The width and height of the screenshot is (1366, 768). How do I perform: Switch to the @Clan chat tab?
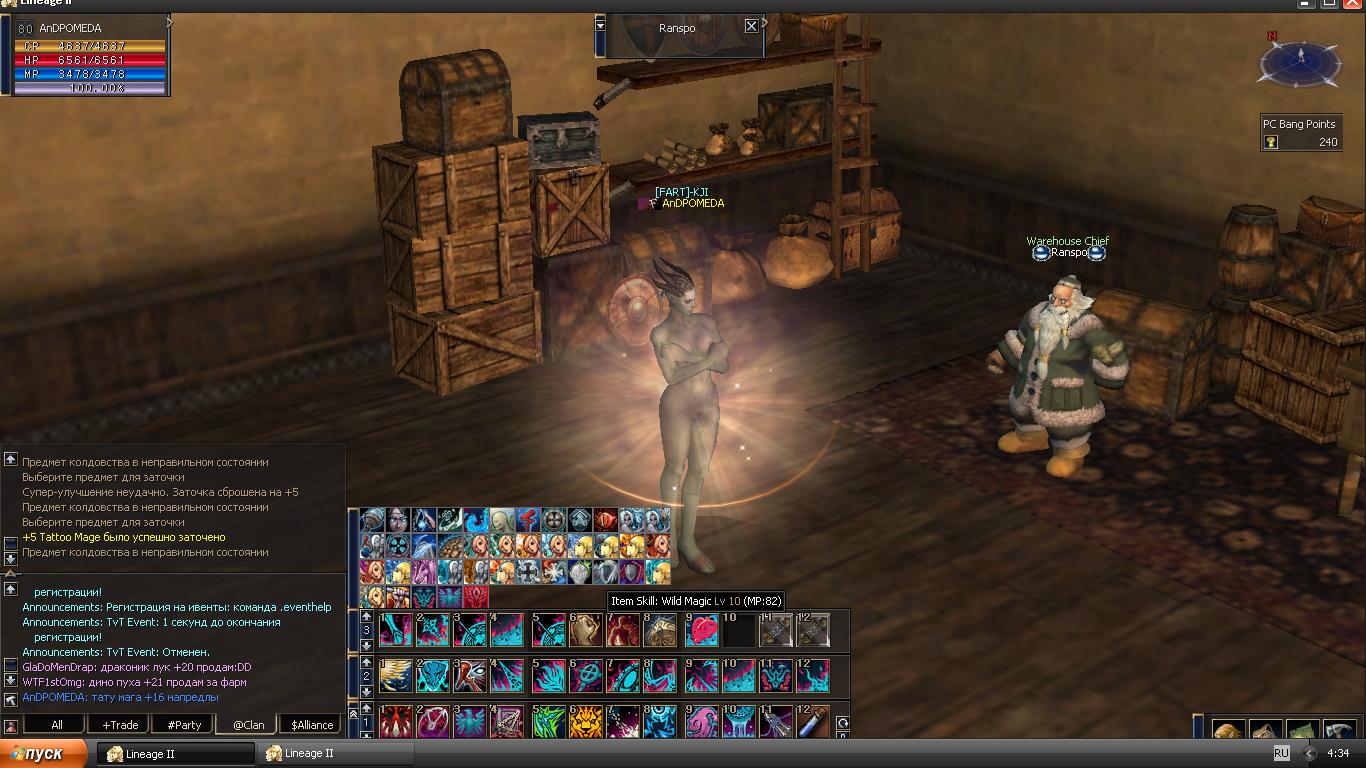tap(248, 725)
